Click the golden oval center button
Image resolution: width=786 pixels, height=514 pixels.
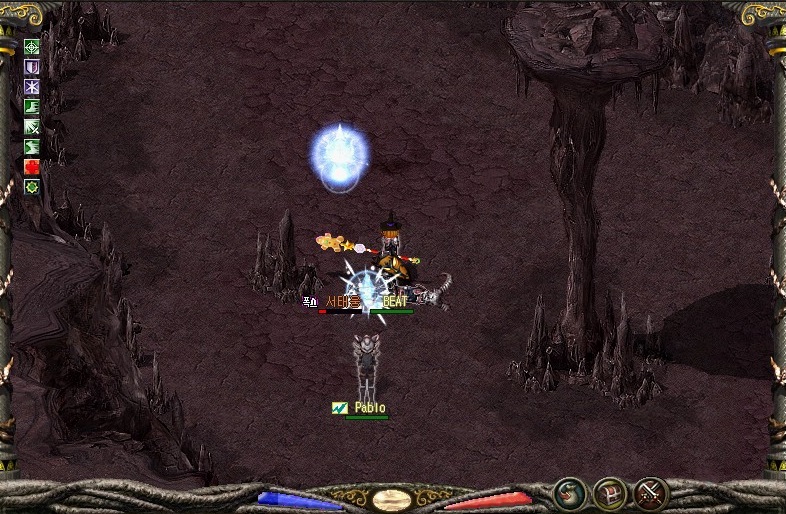(x=392, y=498)
